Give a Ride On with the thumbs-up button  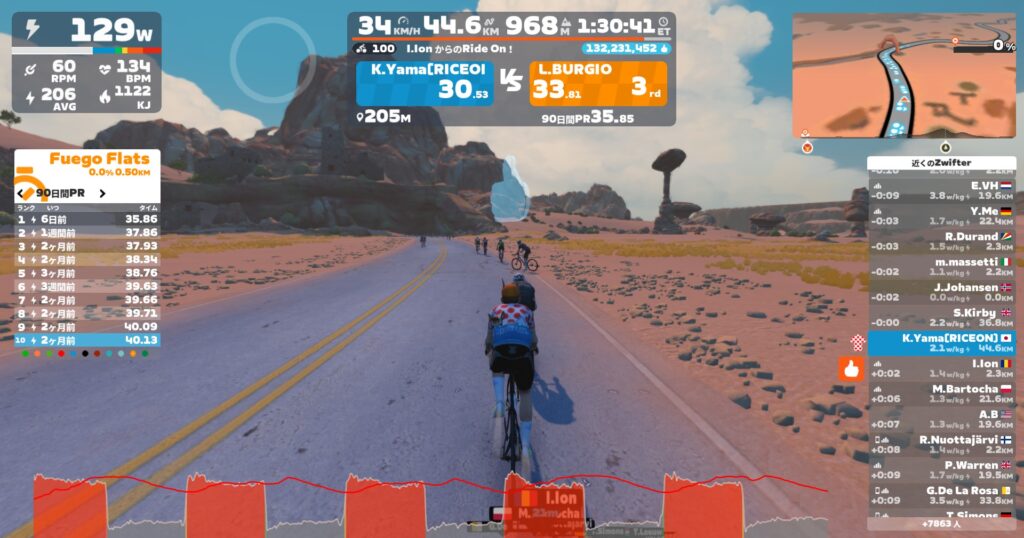coord(851,369)
